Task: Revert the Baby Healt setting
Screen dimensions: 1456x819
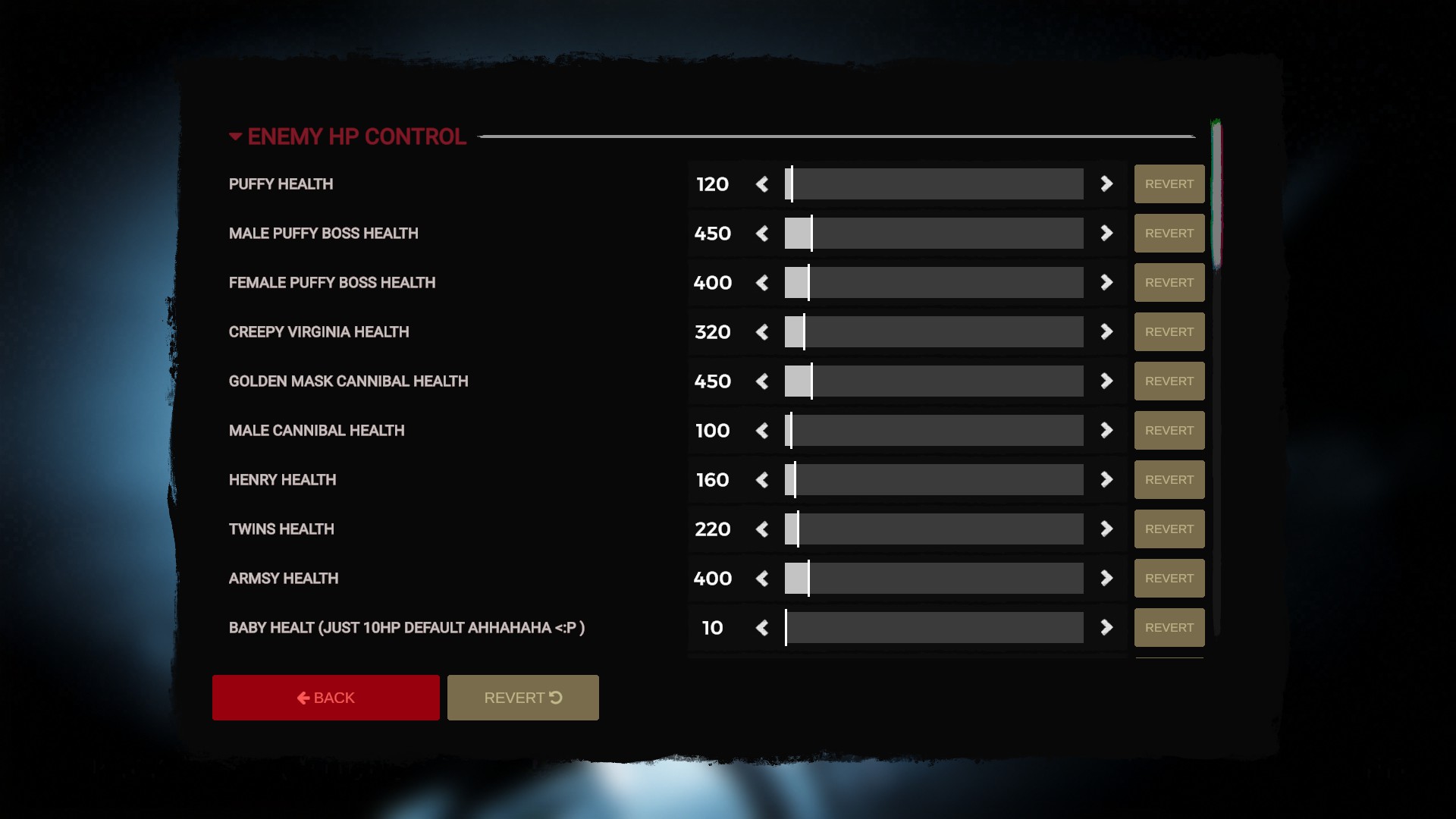Action: 1169,627
